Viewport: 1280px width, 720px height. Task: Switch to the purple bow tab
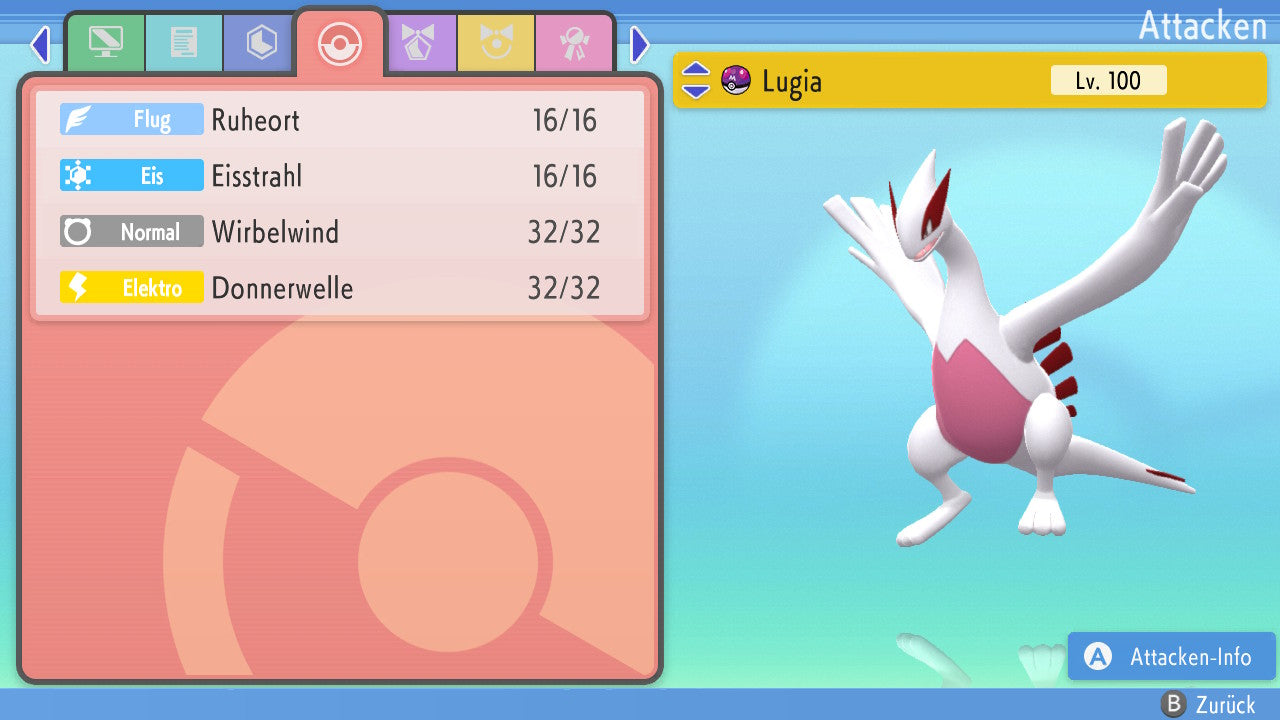[418, 42]
